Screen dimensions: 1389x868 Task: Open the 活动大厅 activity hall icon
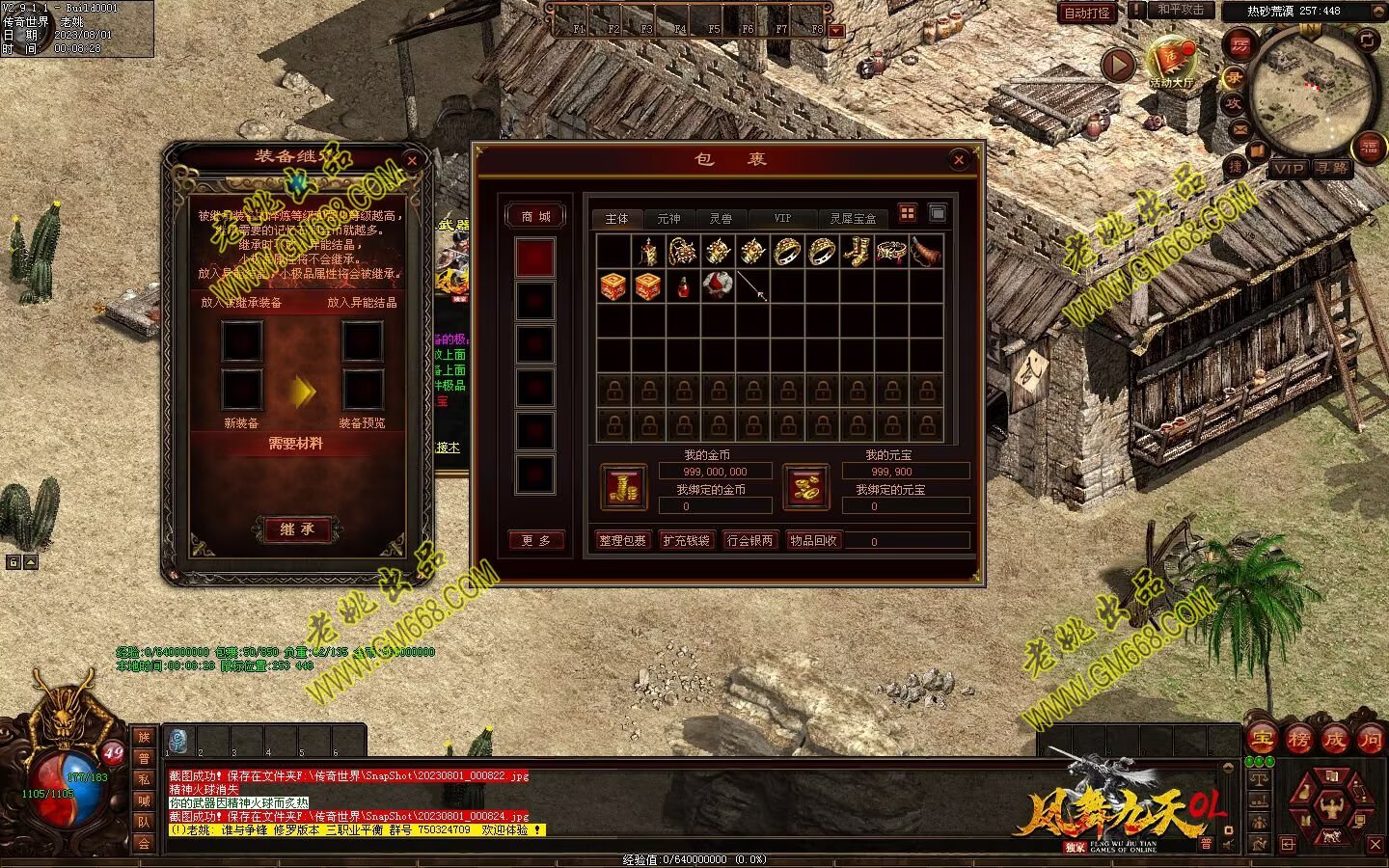(1171, 63)
